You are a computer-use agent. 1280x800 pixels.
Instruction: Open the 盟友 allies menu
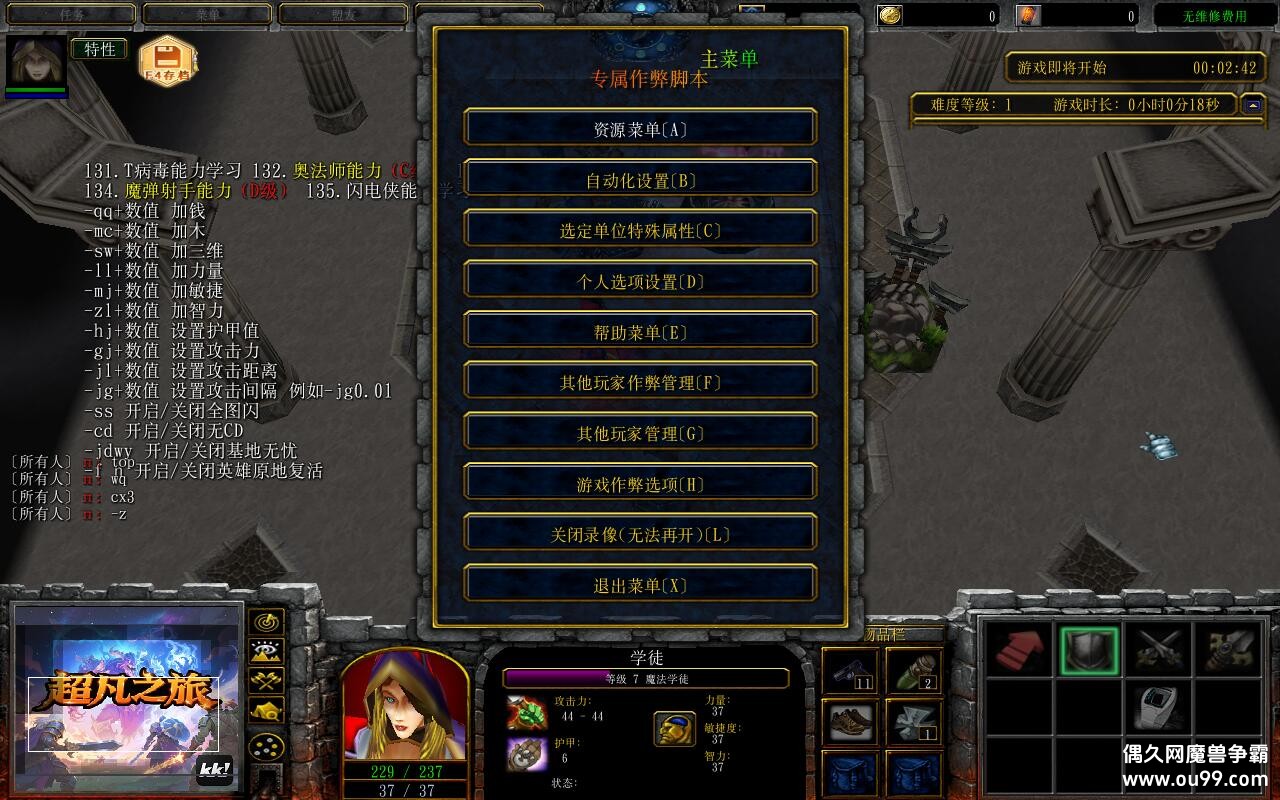click(345, 14)
